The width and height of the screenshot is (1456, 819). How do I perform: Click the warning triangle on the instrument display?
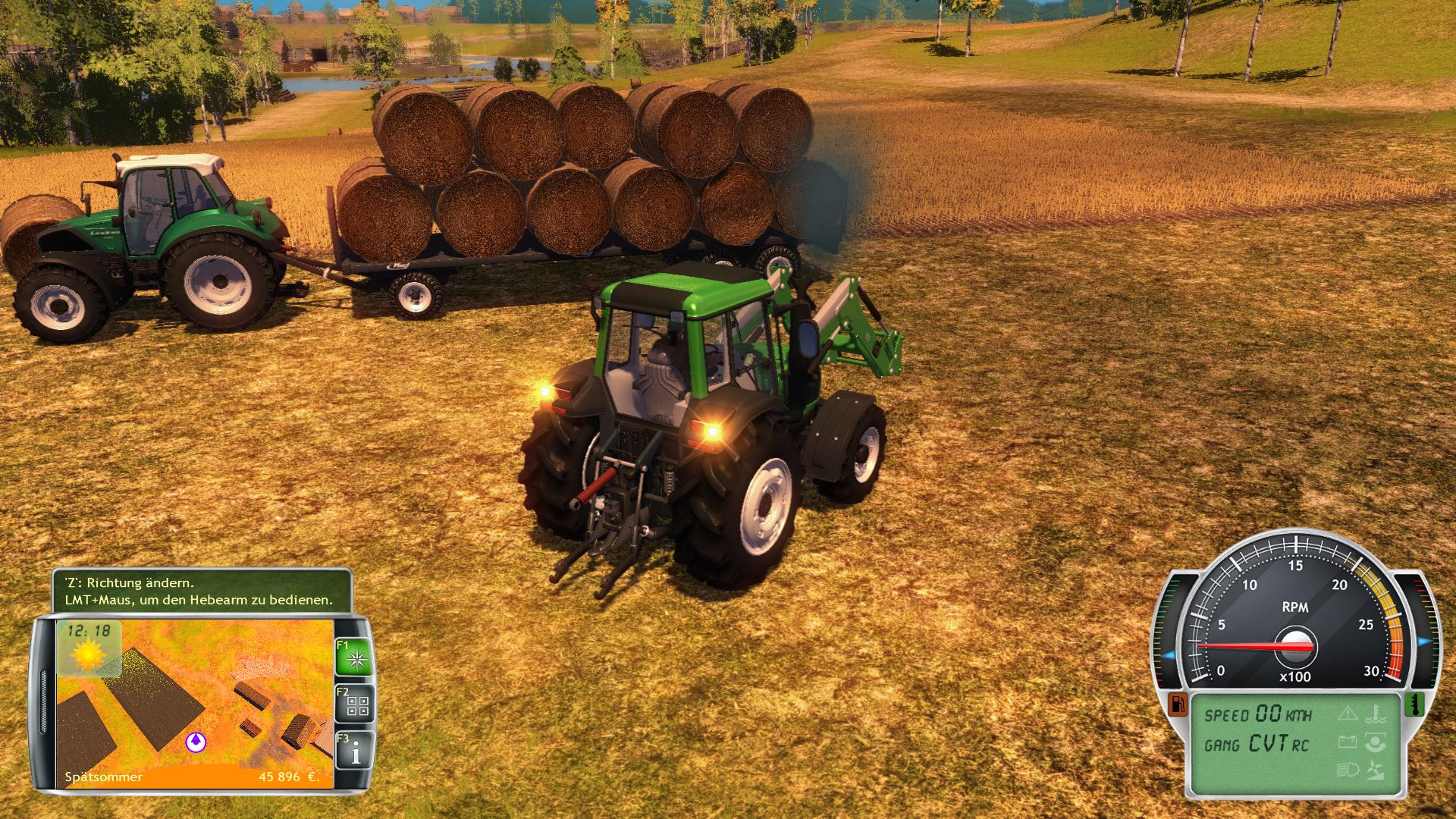(x=1348, y=714)
